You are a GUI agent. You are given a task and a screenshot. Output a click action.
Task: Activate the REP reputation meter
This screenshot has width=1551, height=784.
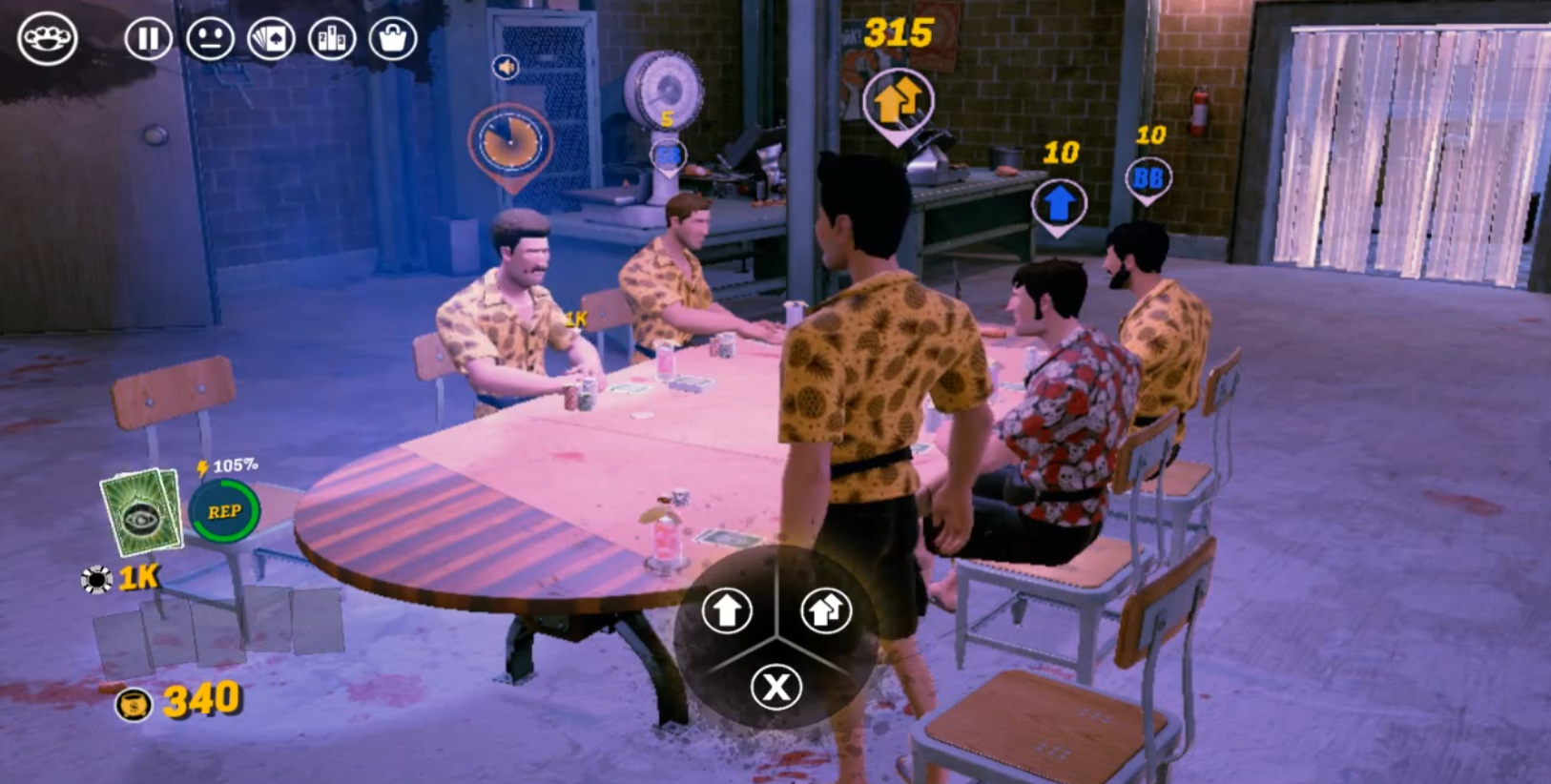(224, 512)
